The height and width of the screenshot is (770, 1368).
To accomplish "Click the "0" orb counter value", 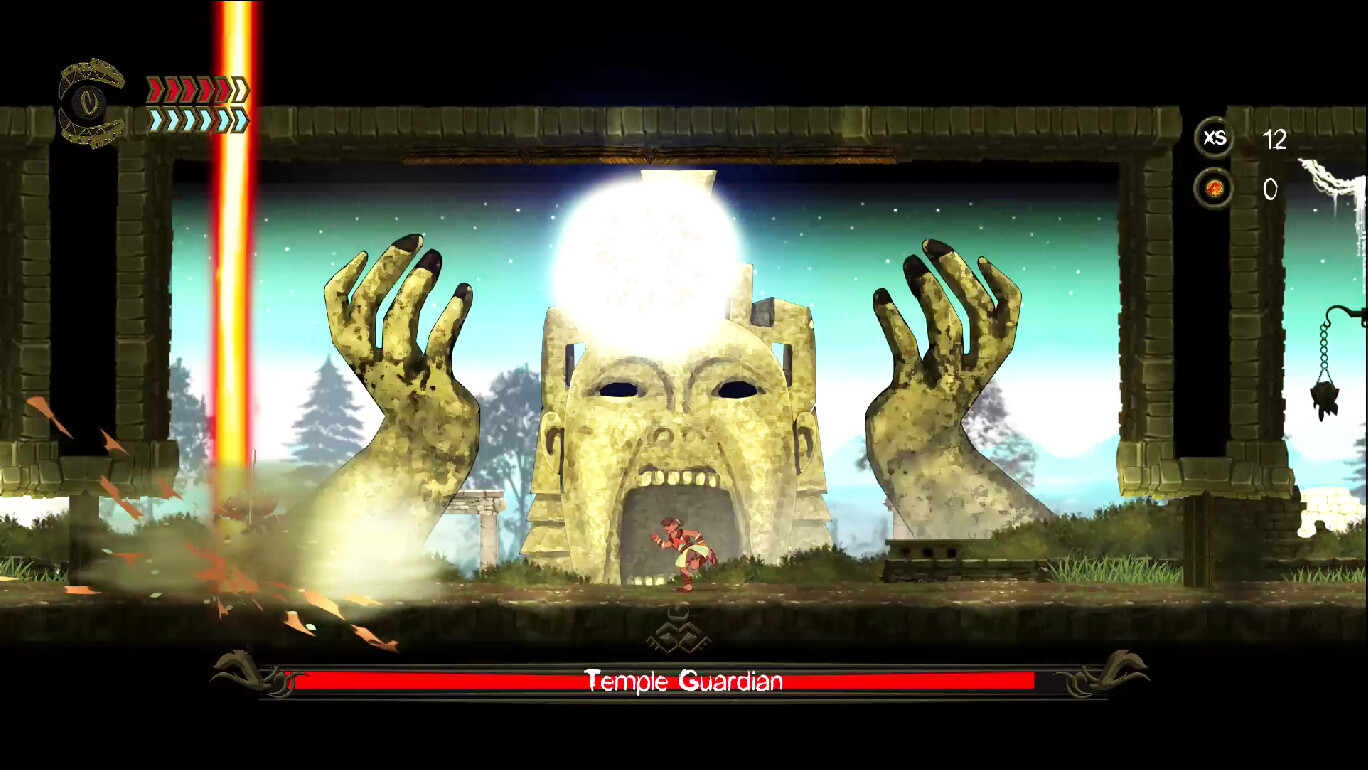I will pos(1273,190).
